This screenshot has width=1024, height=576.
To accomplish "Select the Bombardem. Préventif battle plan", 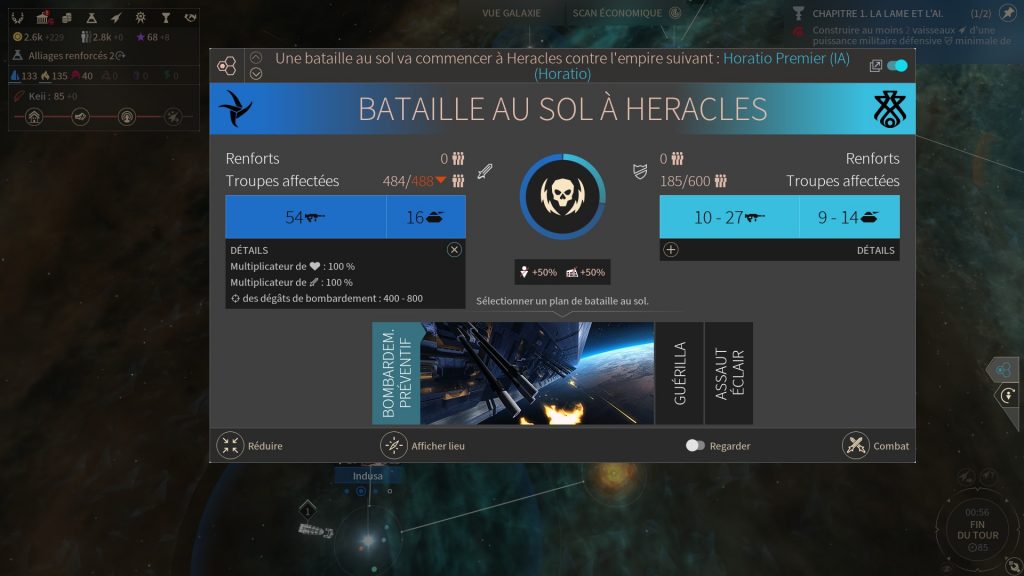I will (512, 373).
